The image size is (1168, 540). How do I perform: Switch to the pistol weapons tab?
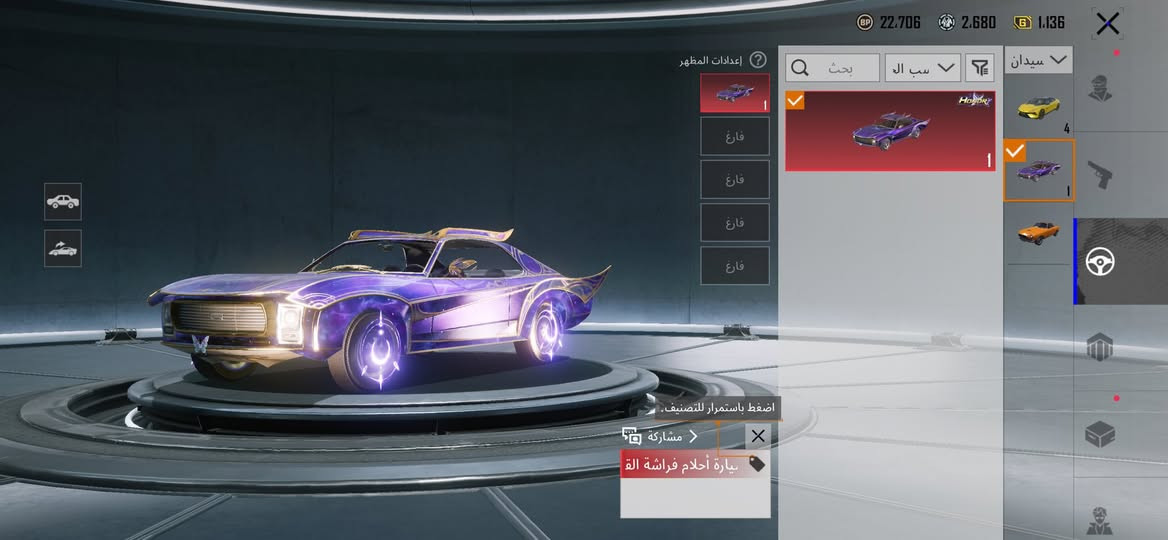(1101, 176)
